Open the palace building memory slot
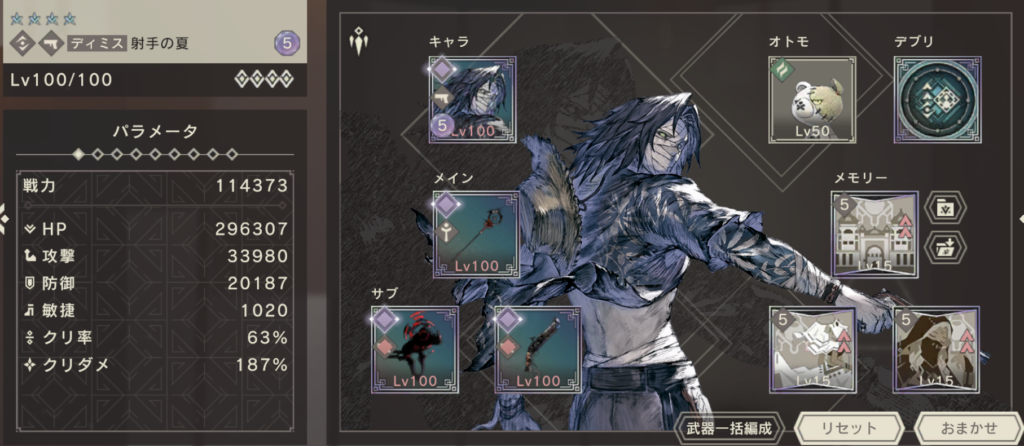The image size is (1024, 446). click(873, 234)
